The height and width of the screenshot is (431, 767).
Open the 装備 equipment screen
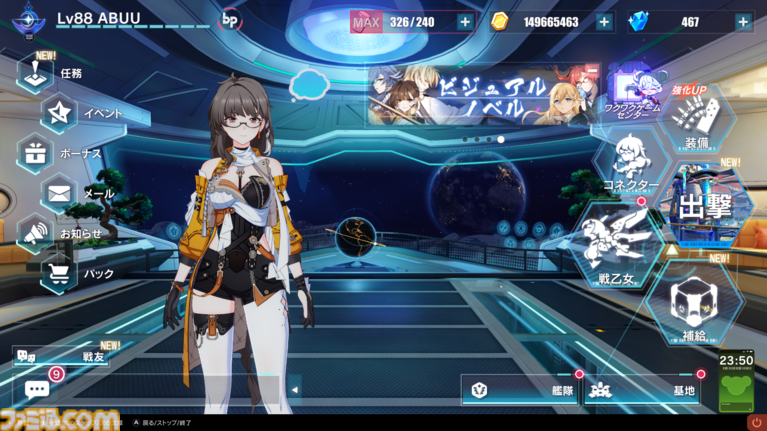coord(694,124)
